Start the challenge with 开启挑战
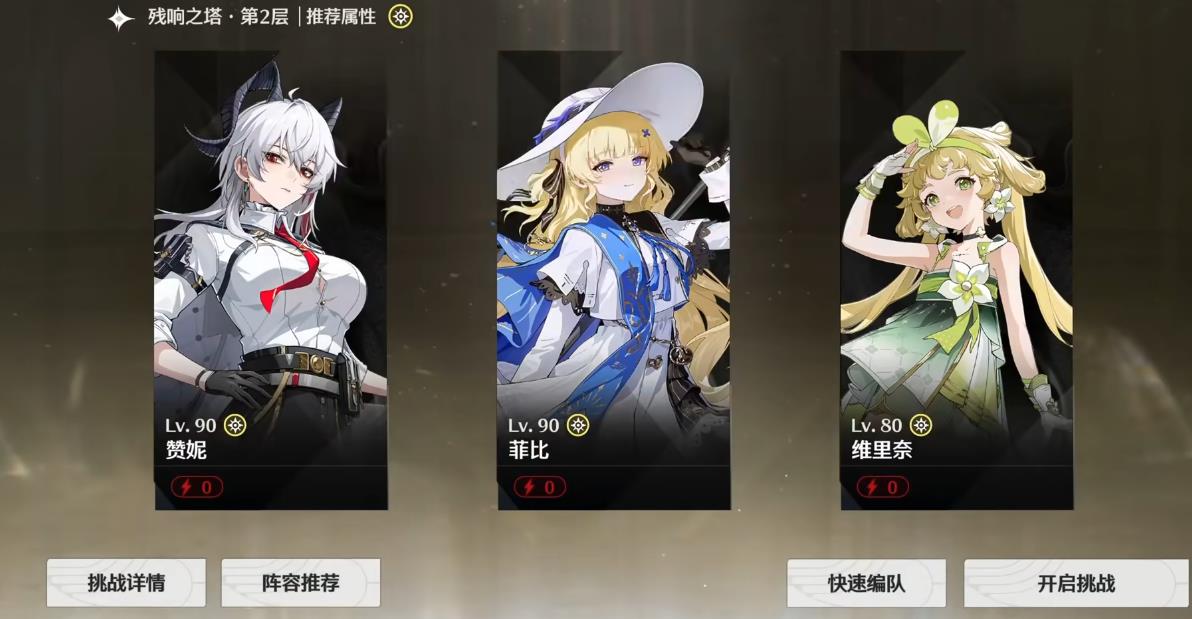 [x=1076, y=583]
